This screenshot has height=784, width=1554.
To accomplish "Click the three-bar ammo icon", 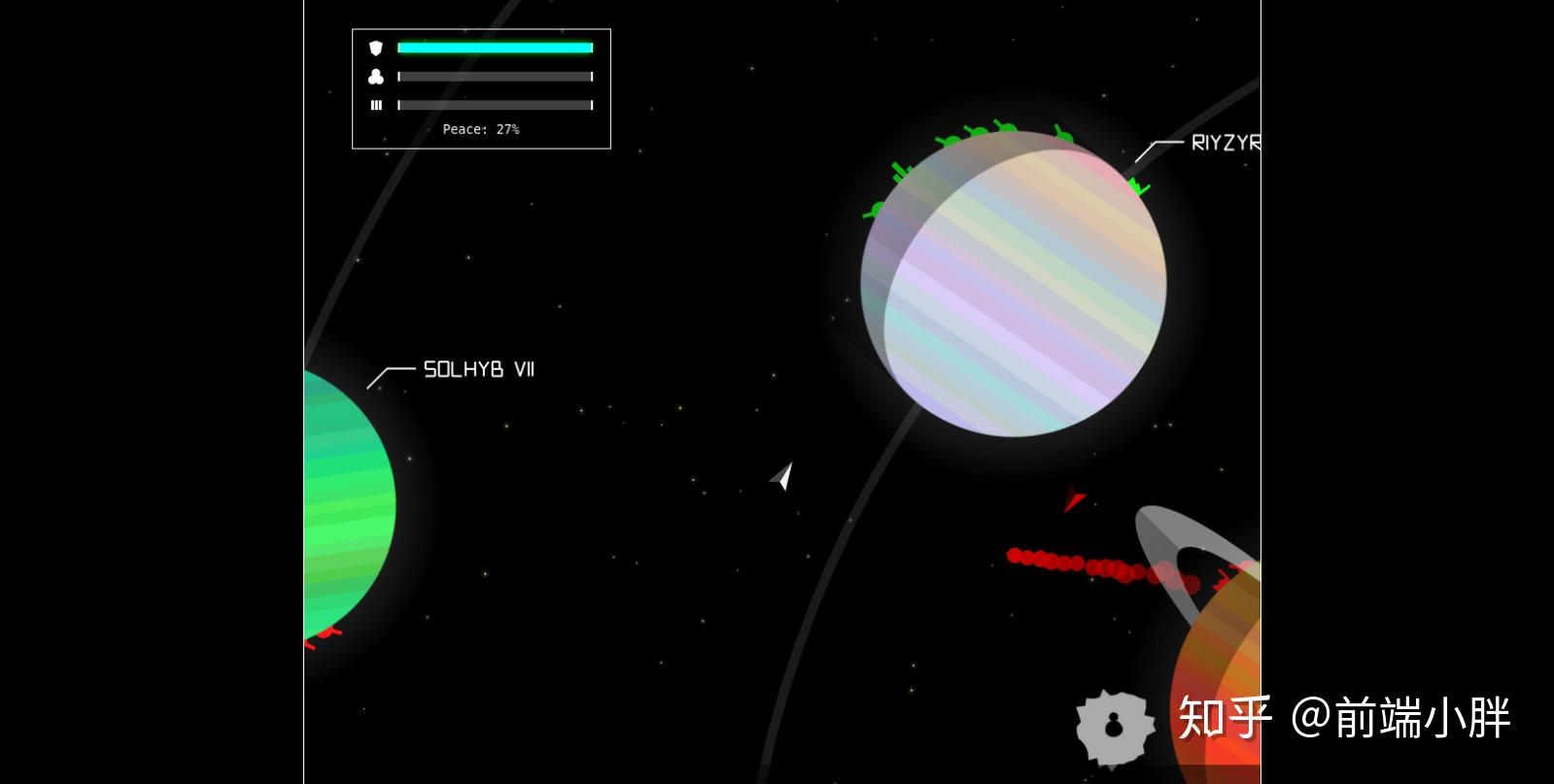I will 376,105.
